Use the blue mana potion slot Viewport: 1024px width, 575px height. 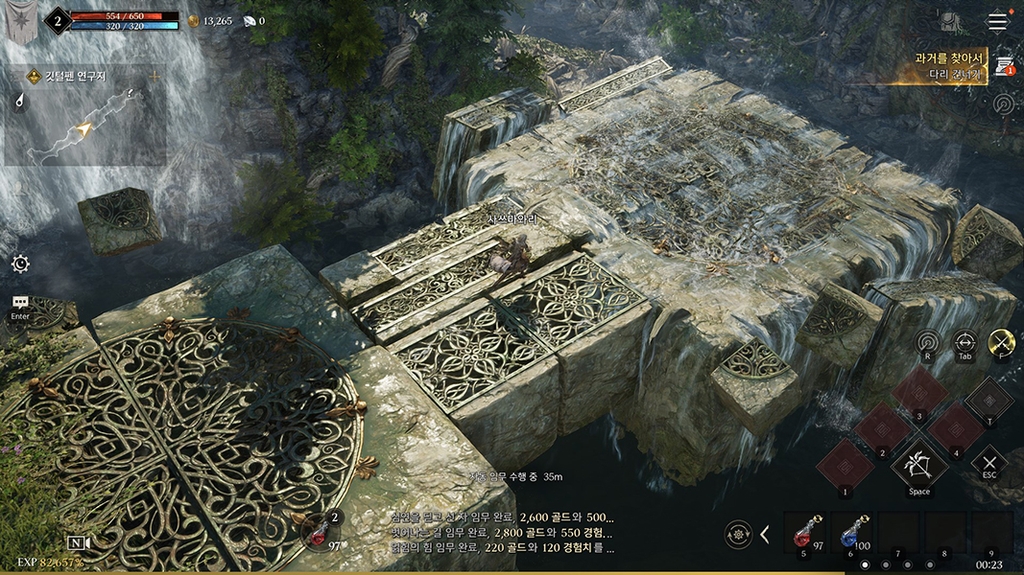tap(851, 532)
